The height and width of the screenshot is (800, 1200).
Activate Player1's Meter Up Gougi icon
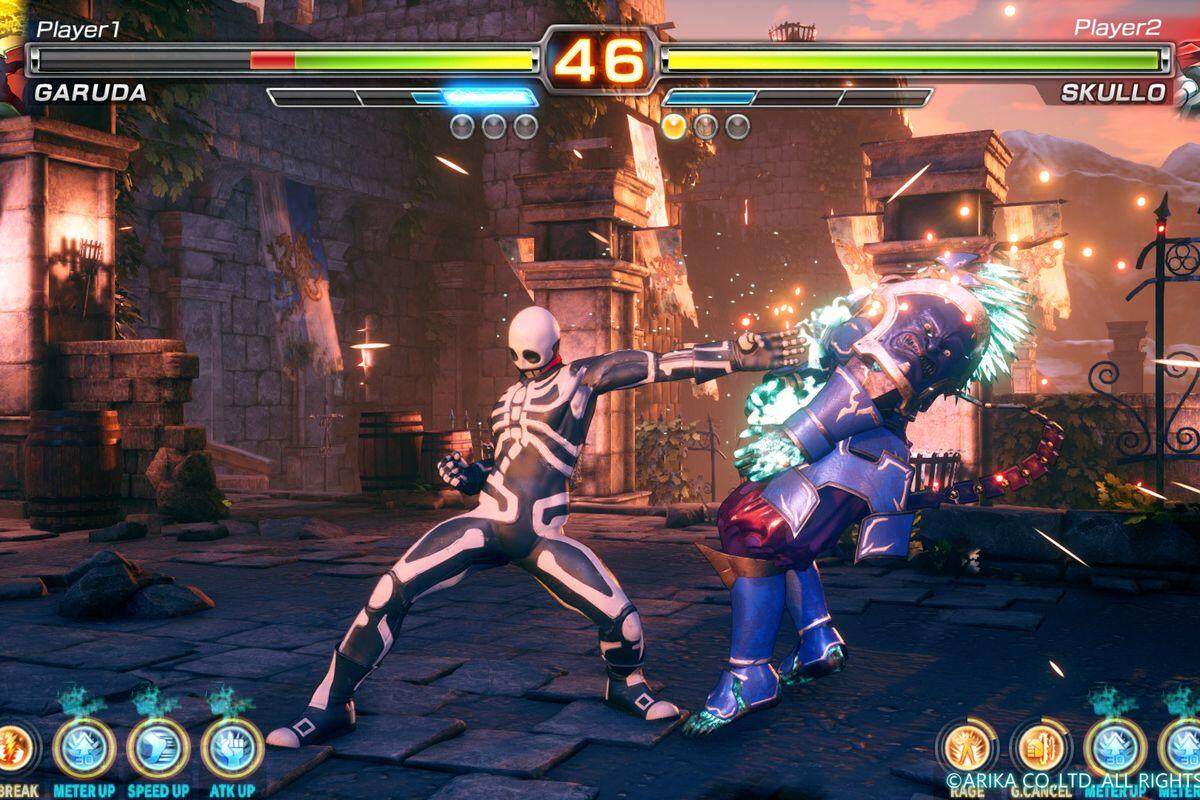pyautogui.click(x=84, y=748)
